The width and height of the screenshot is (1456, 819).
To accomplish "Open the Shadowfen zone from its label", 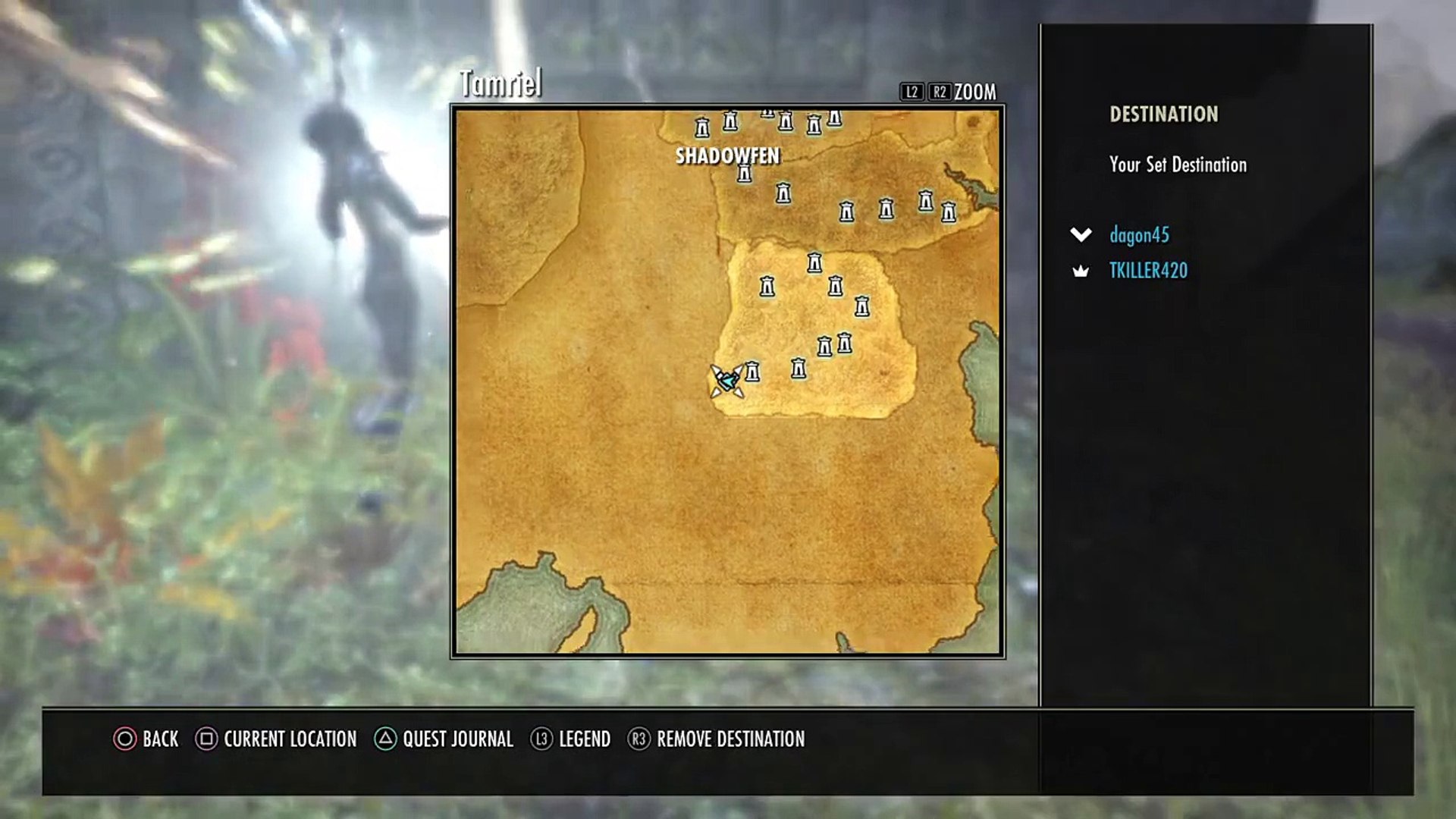I will pyautogui.click(x=727, y=156).
